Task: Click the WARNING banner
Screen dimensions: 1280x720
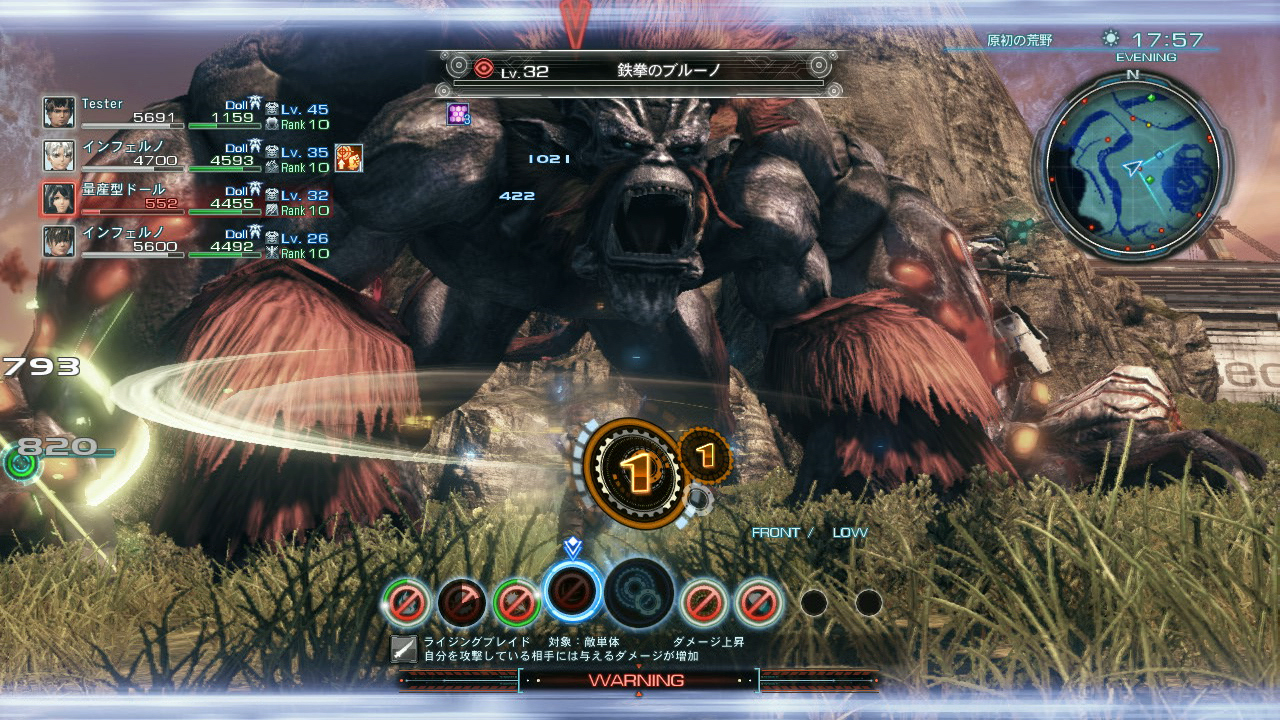Action: coord(640,680)
